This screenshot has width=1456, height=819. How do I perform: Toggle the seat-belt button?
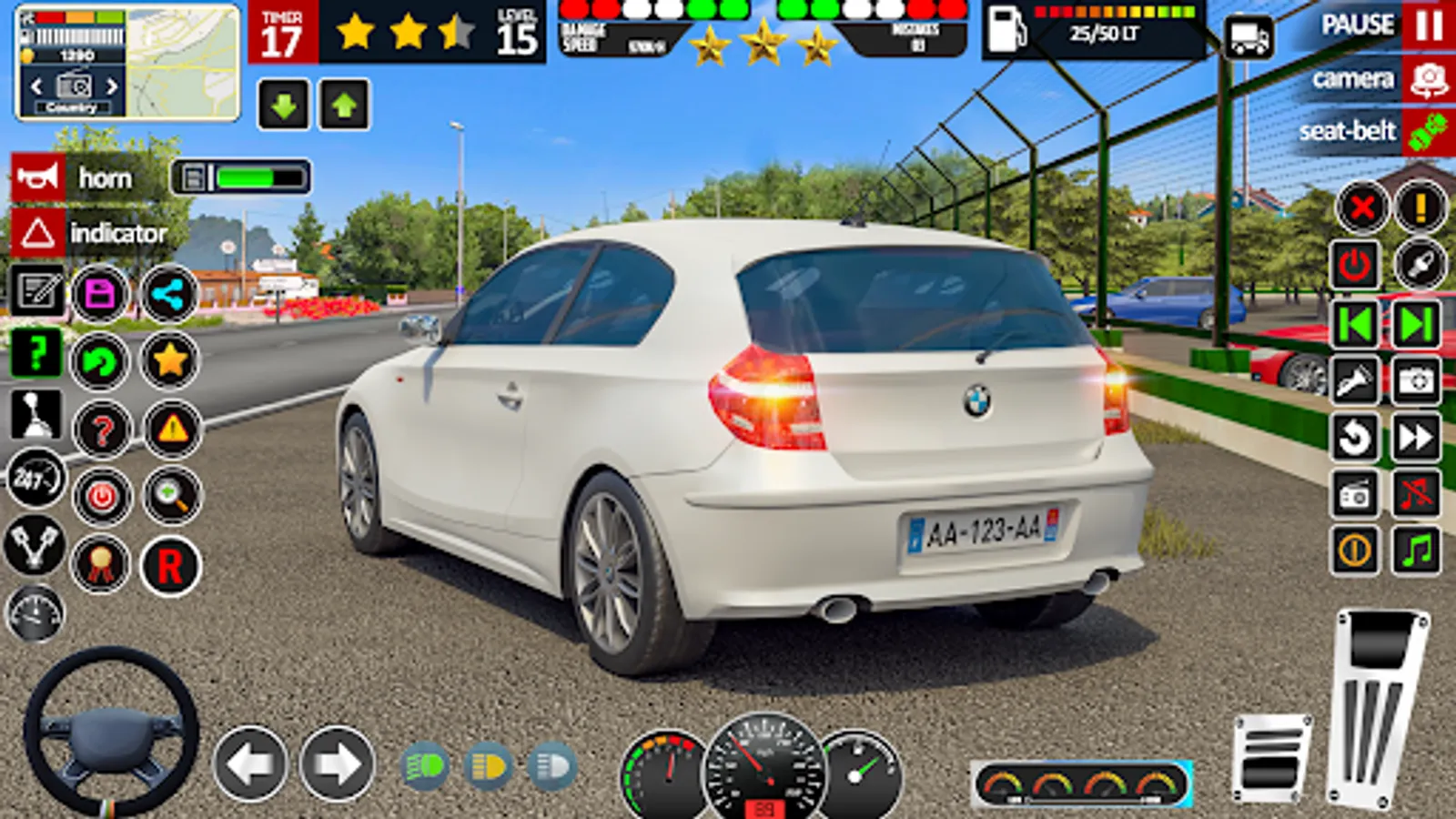coord(1427,133)
